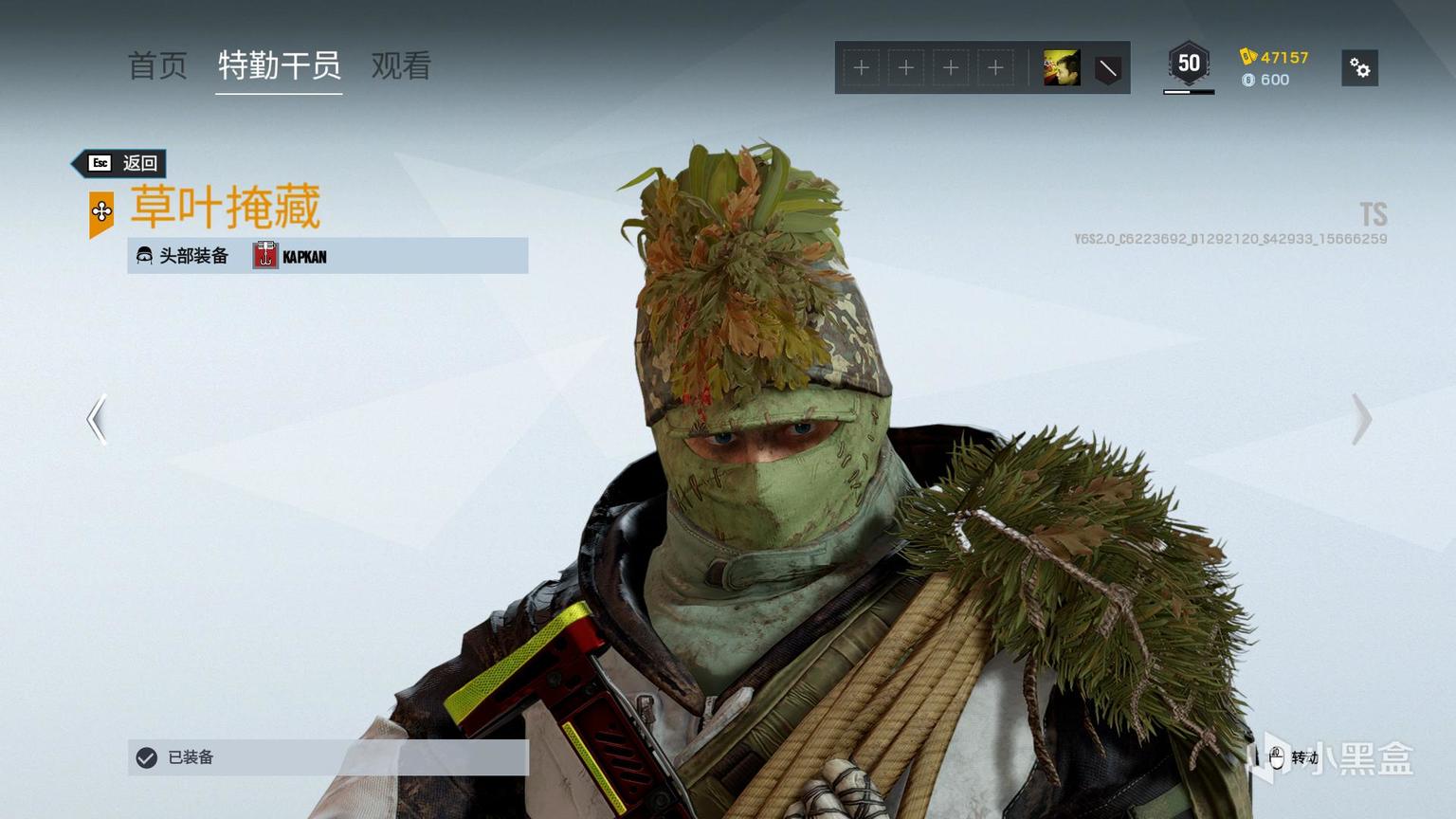Open the gear settings menu

click(x=1359, y=68)
